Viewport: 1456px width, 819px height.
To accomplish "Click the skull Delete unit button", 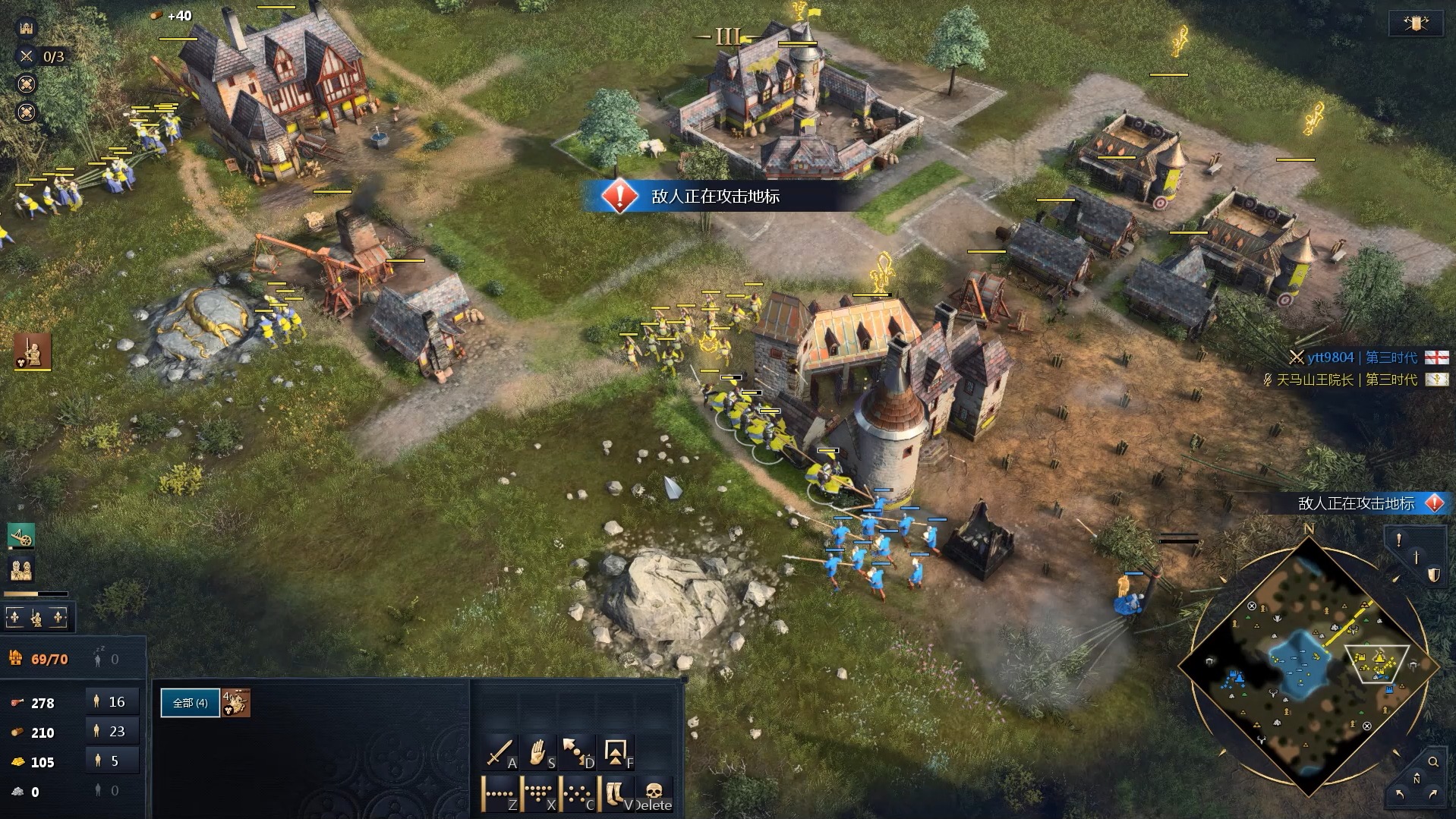I will tap(654, 794).
